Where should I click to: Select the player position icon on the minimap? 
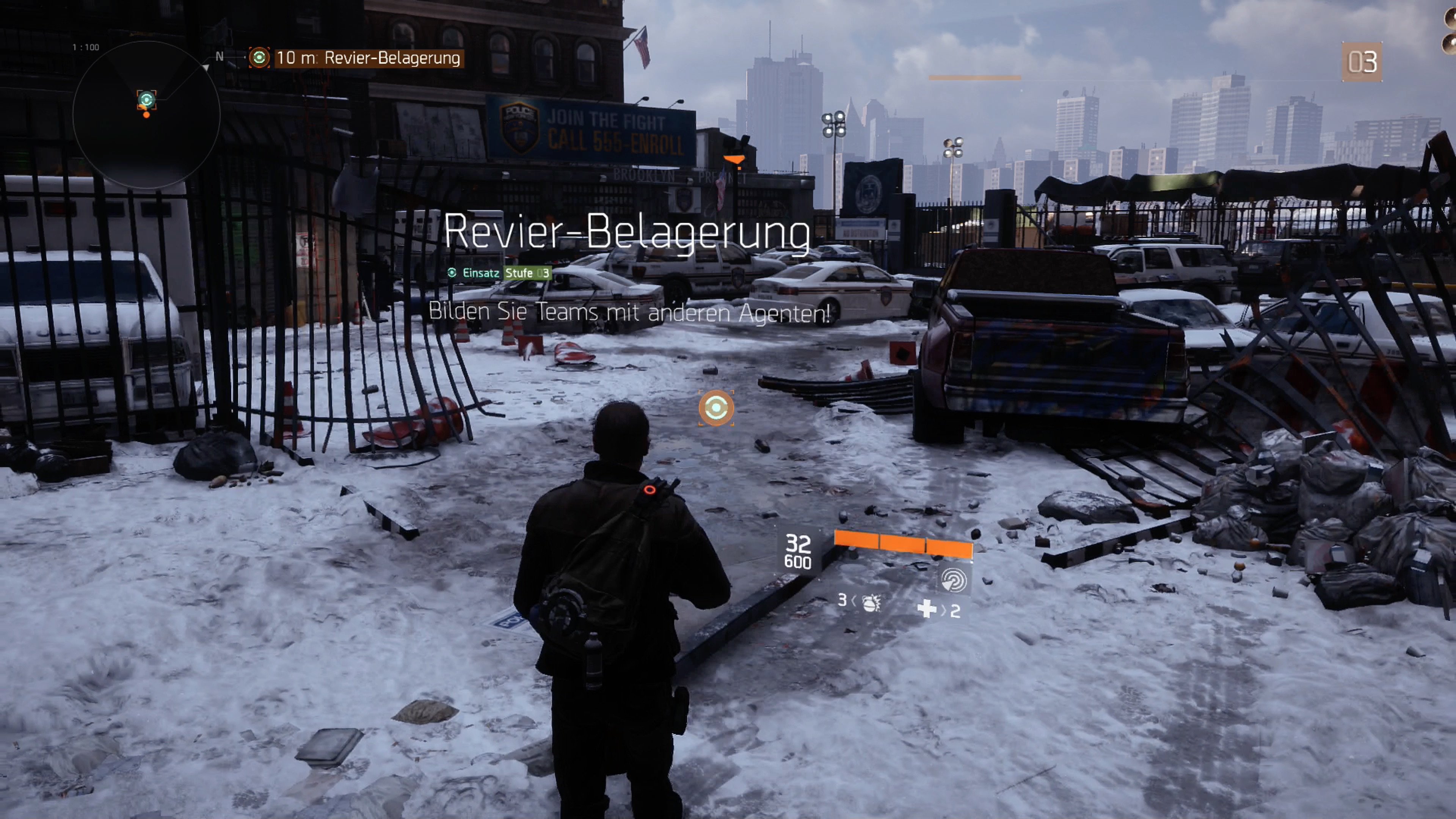(147, 116)
